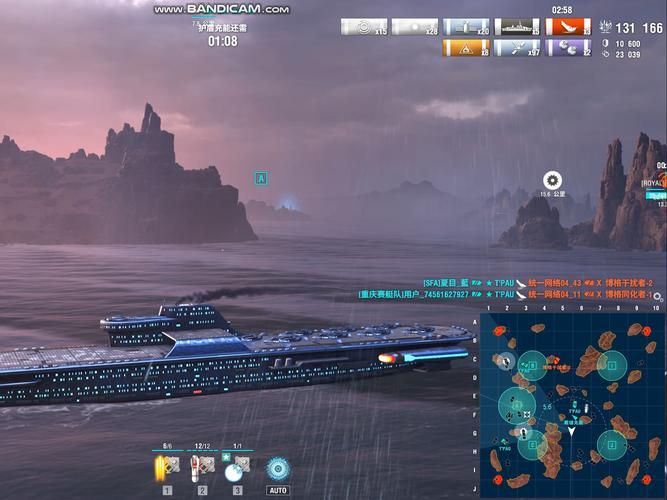Click the purple ribbon in the second row
Viewport: 667px width, 500px height.
(570, 47)
